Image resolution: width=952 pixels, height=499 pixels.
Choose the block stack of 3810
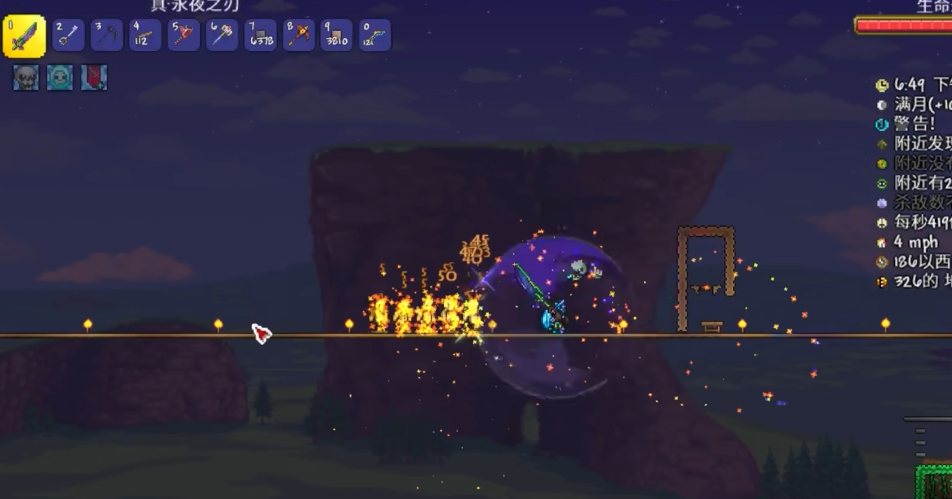(336, 35)
